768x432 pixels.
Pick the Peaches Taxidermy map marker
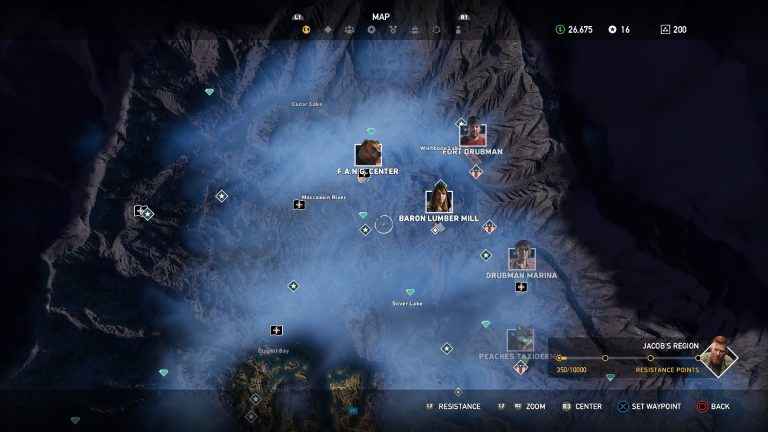click(x=519, y=340)
